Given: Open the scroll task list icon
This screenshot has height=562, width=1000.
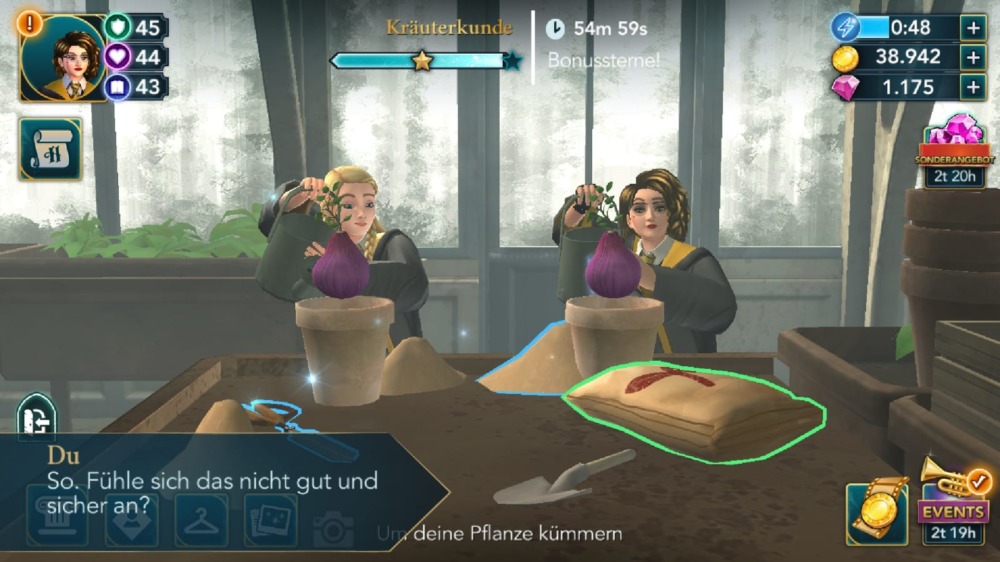Looking at the screenshot, I should 50,149.
